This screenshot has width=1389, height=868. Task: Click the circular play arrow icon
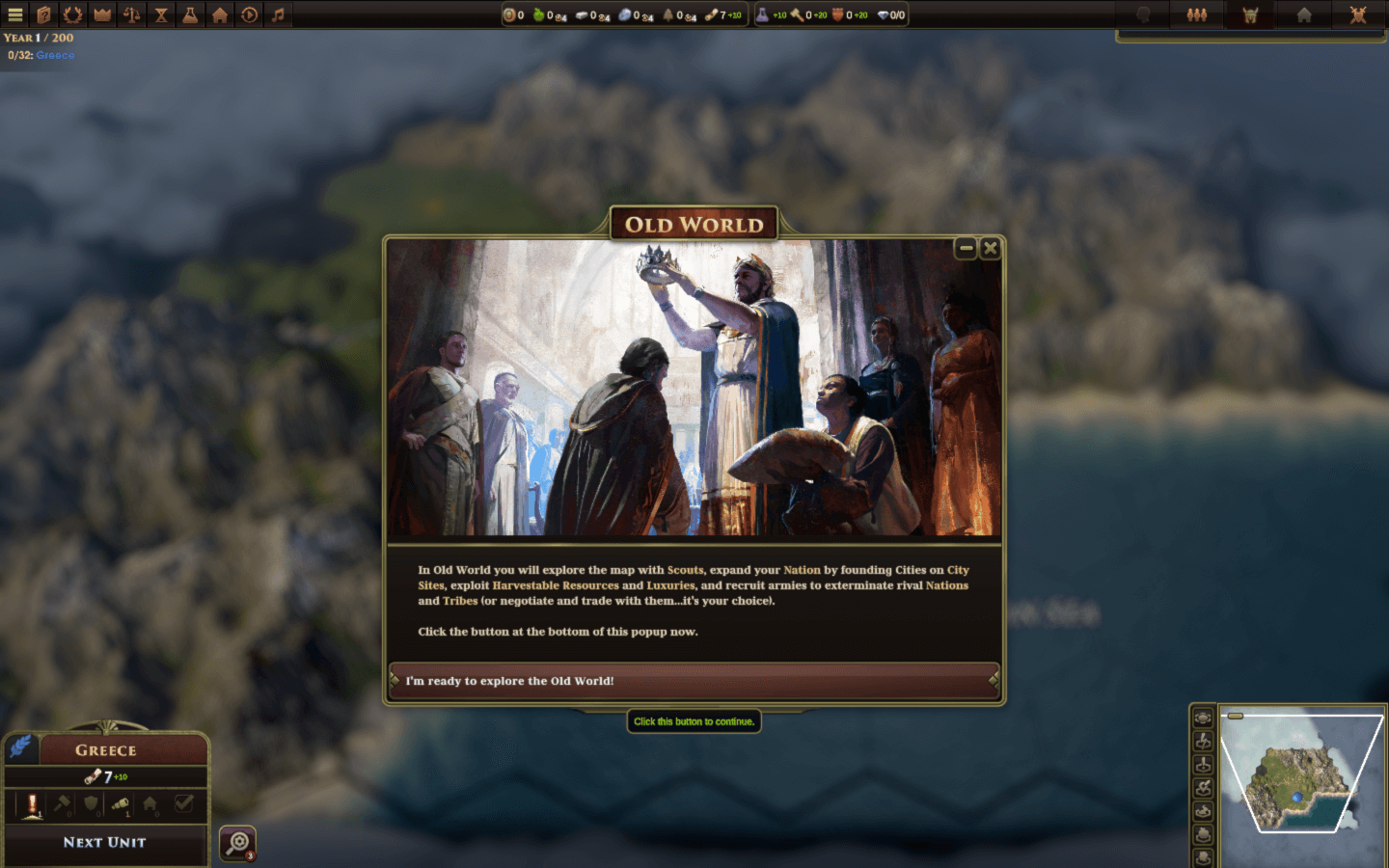[x=249, y=14]
